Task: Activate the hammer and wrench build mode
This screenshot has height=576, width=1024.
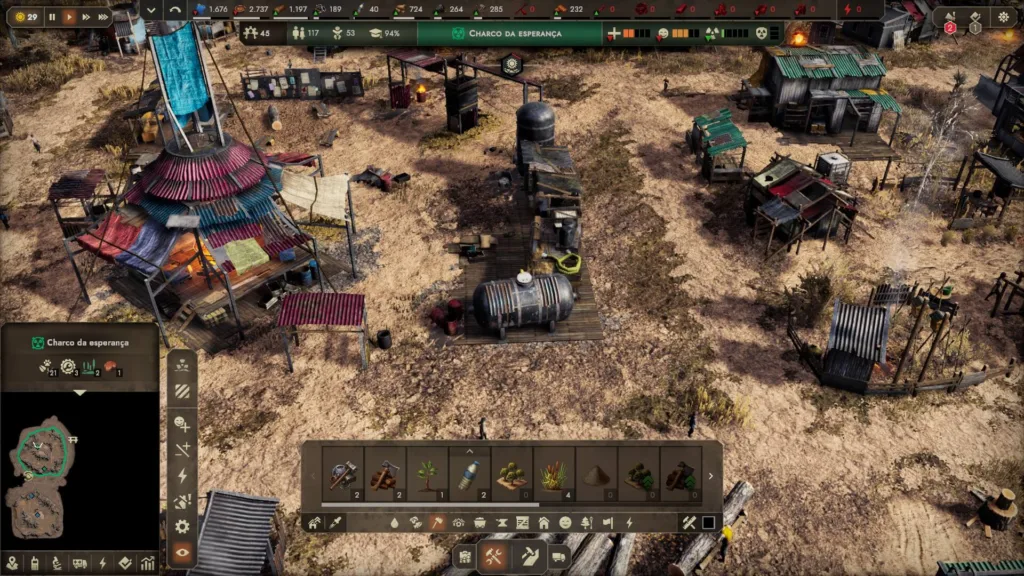Action: (494, 557)
